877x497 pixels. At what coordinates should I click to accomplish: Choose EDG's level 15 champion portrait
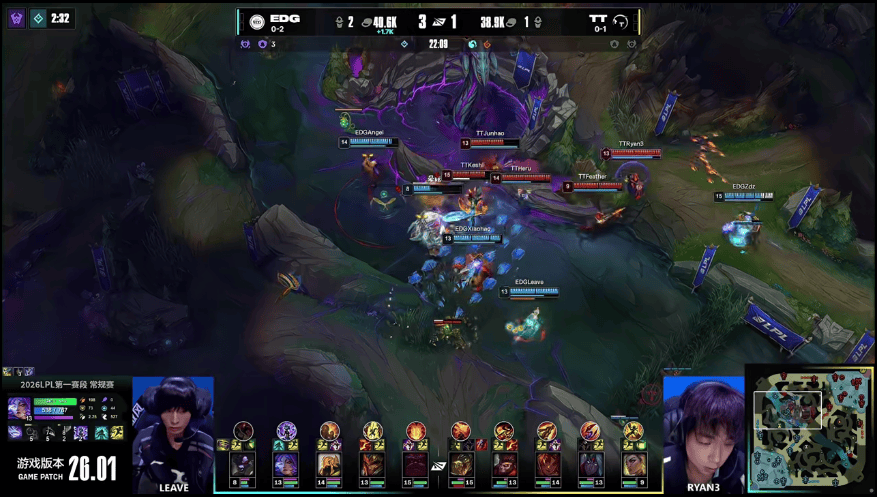point(416,465)
